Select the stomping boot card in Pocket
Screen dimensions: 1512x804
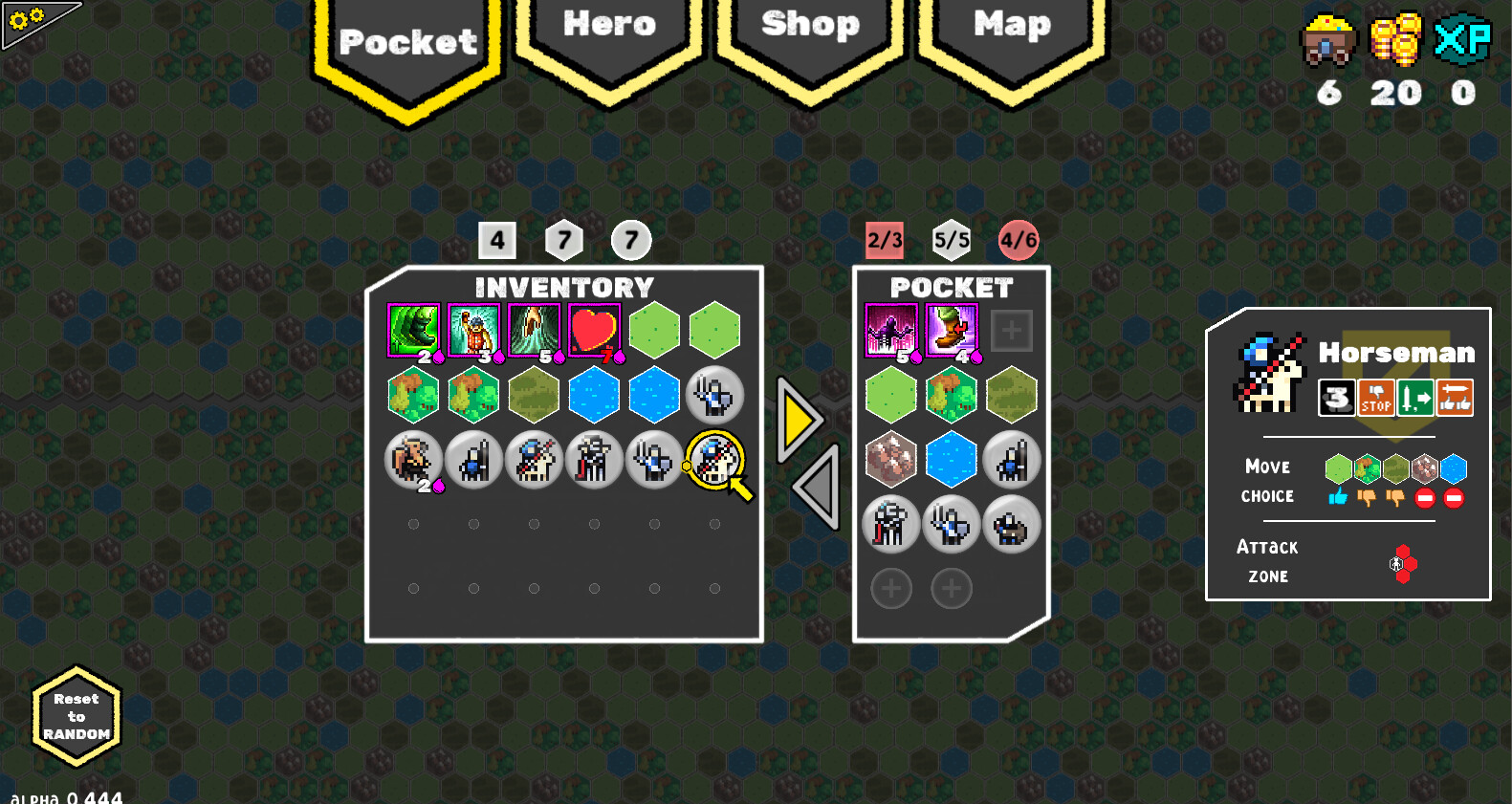(x=952, y=330)
